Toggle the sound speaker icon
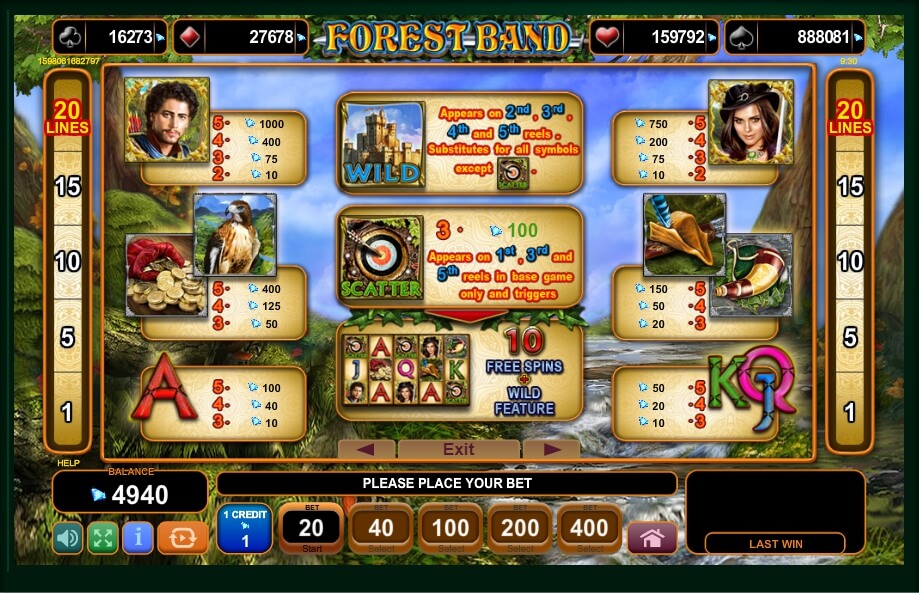The height and width of the screenshot is (593, 919). [x=68, y=538]
